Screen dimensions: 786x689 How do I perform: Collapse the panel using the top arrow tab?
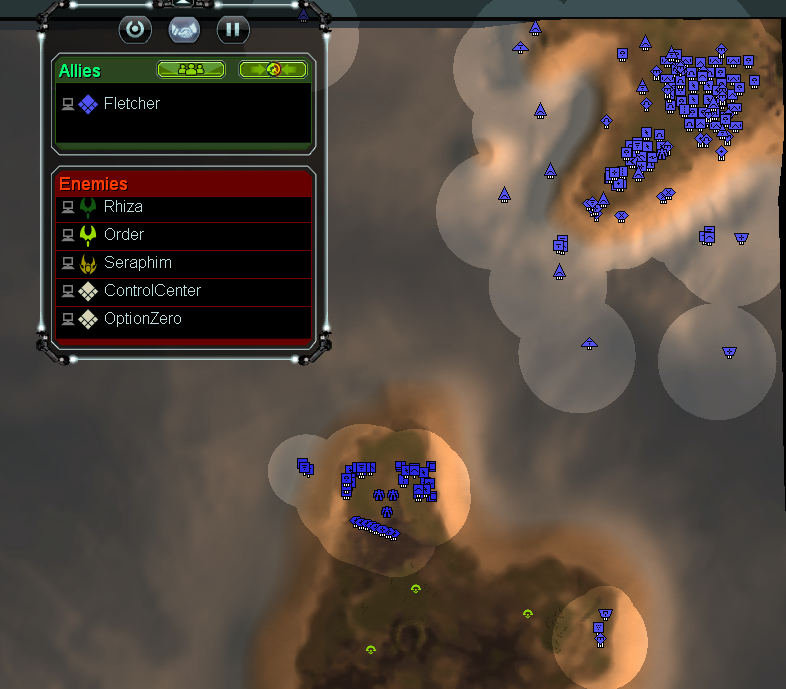click(x=183, y=4)
